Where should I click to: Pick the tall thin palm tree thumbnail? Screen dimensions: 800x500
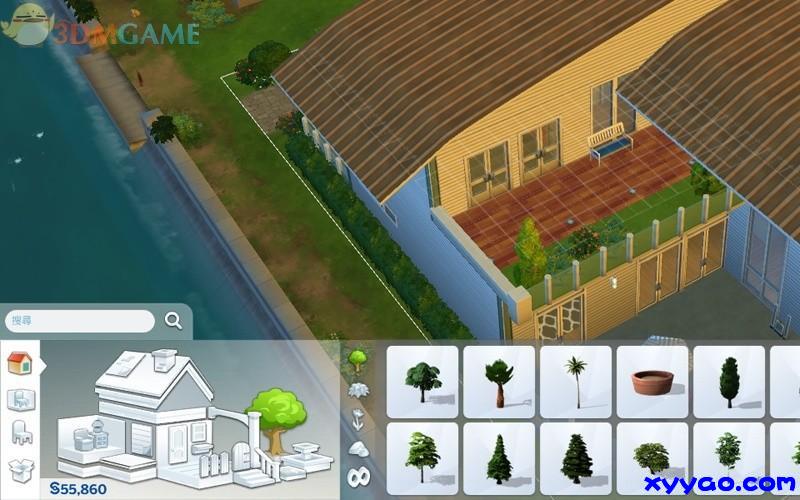pos(575,381)
